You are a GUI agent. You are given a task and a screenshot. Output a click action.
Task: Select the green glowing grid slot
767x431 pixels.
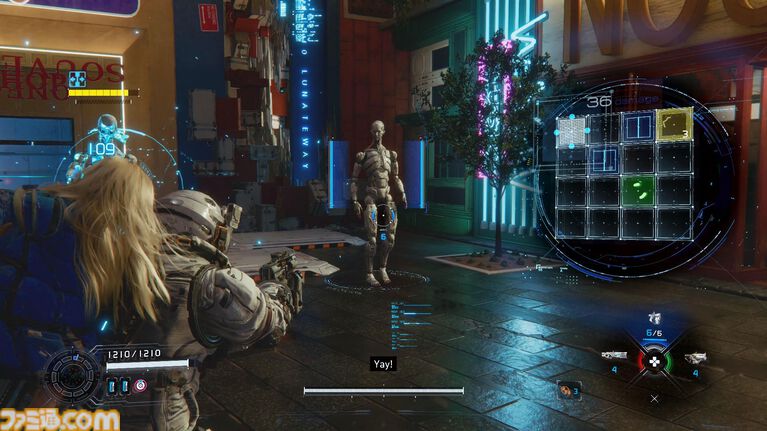click(638, 190)
